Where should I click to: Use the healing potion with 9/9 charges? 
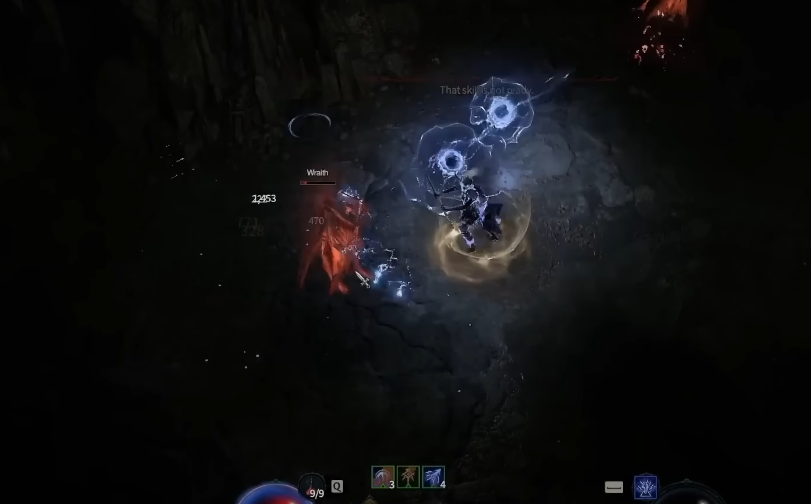click(314, 489)
